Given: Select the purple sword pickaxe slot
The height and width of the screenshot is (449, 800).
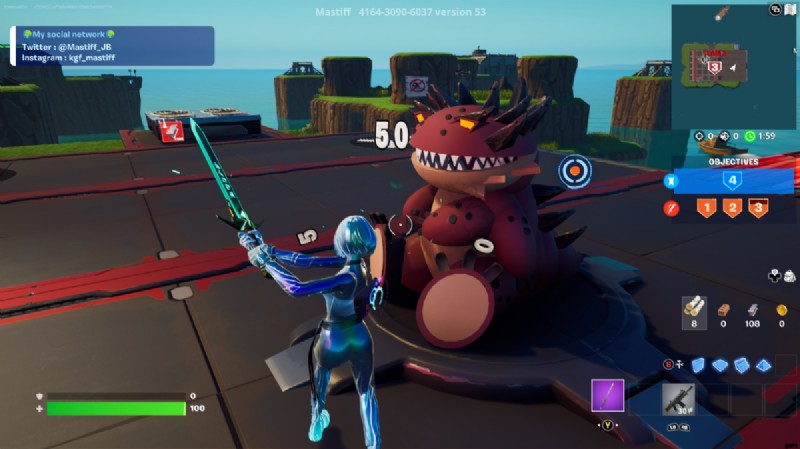Looking at the screenshot, I should pos(607,395).
